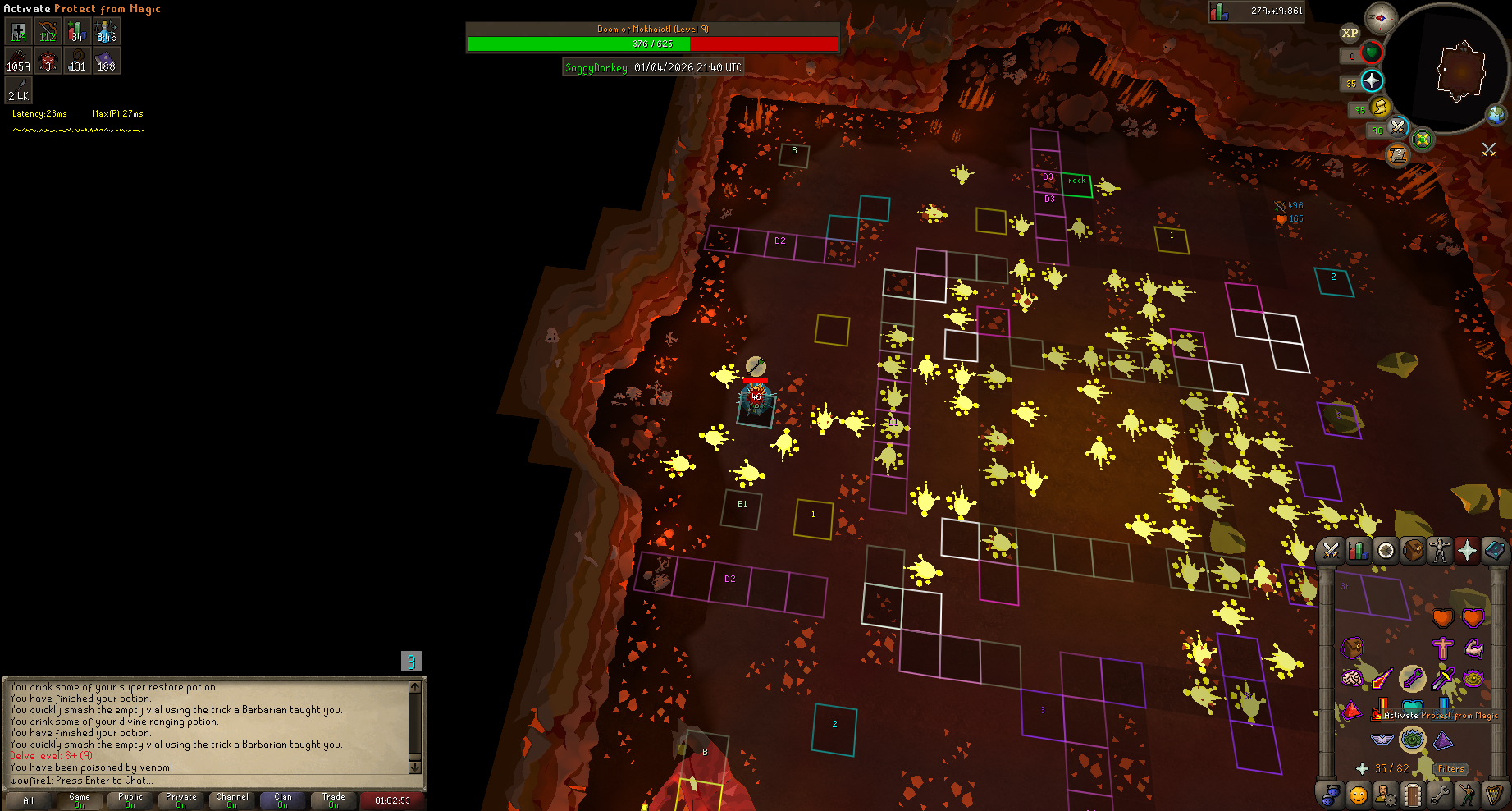Screen dimensions: 1512x811
Task: Open the Music Player harp tab
Action: click(x=1493, y=795)
